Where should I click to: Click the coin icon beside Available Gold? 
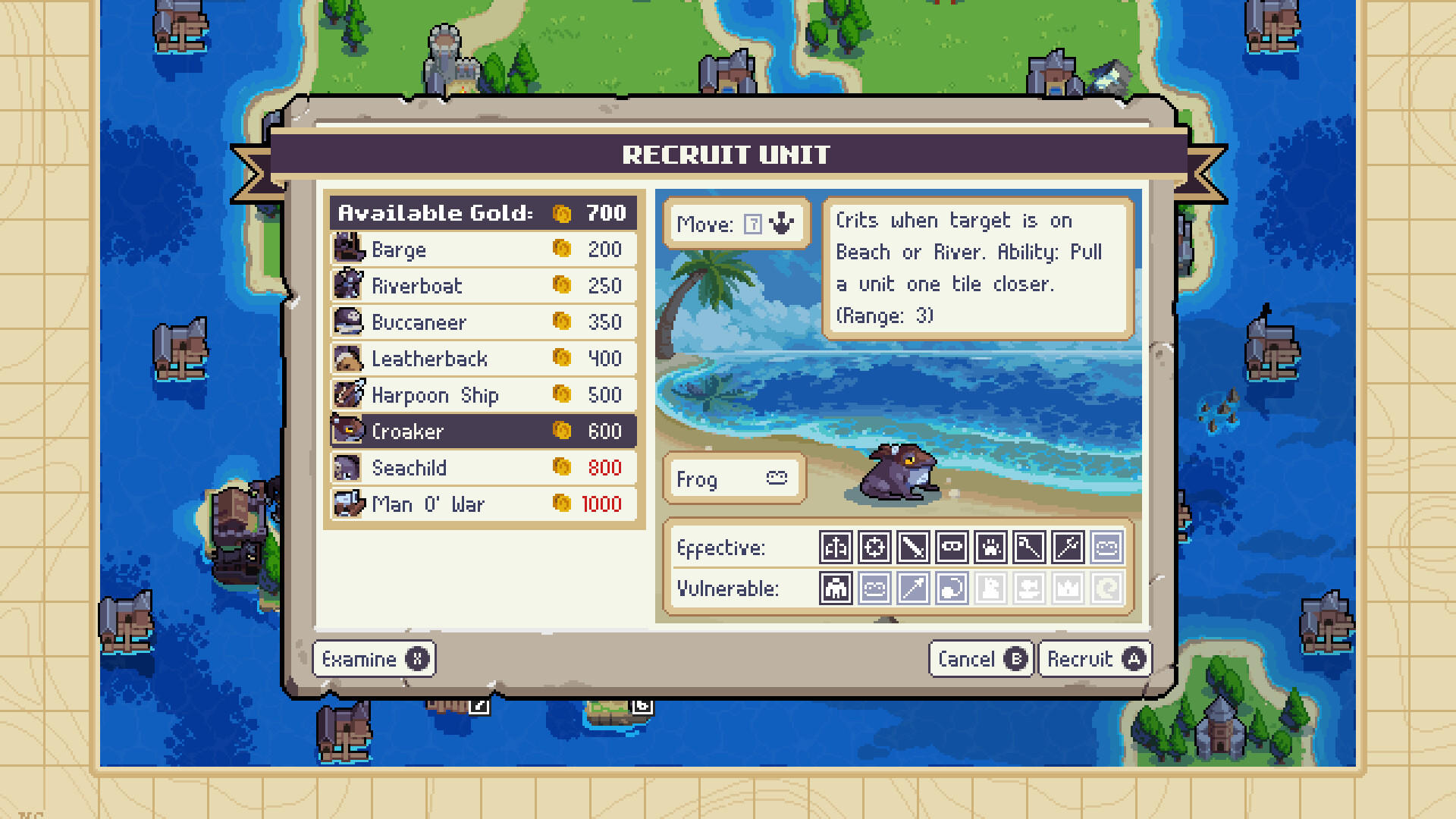tap(560, 213)
